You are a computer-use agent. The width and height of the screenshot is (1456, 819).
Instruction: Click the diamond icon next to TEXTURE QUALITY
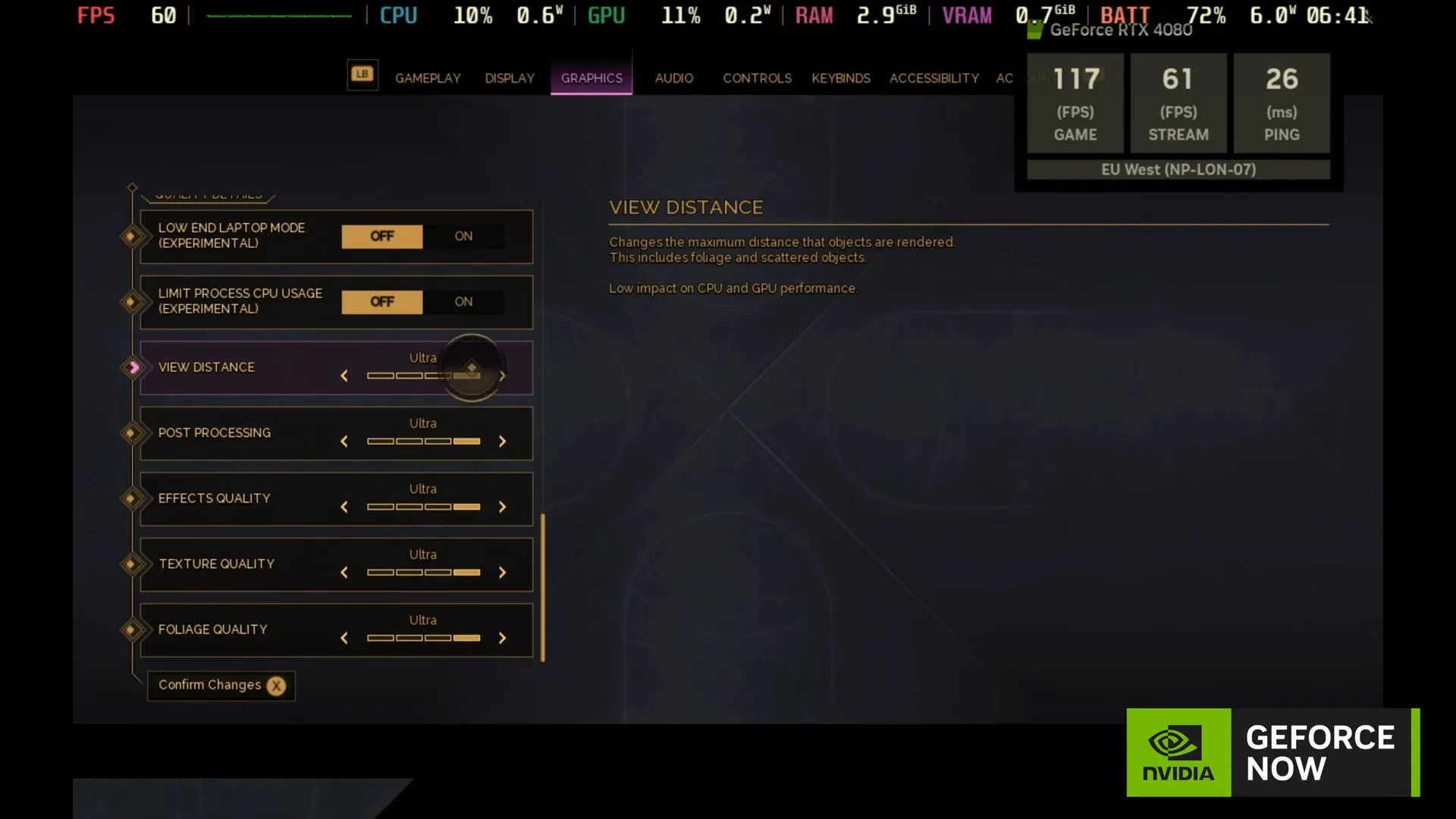coord(133,564)
